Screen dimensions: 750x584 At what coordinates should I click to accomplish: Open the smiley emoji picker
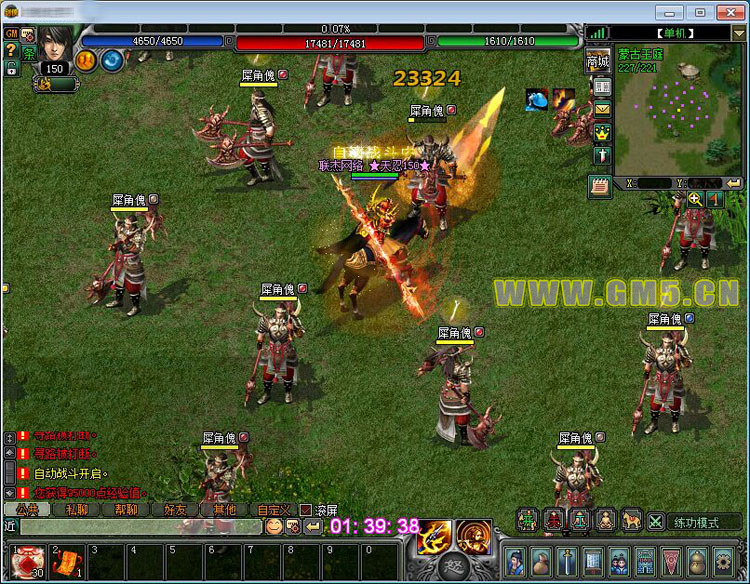(273, 526)
